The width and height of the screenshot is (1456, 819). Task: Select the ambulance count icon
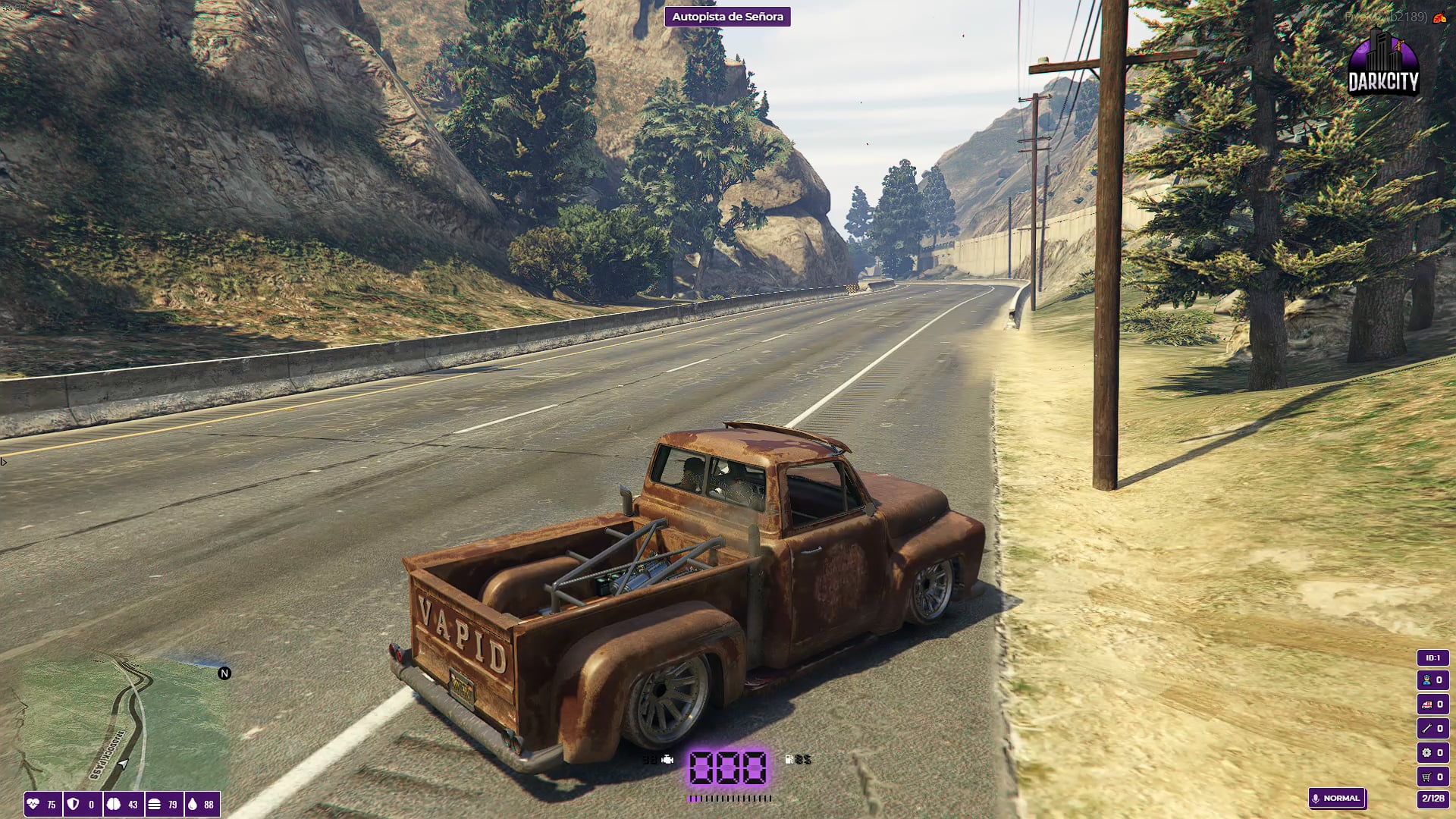coord(1426,704)
